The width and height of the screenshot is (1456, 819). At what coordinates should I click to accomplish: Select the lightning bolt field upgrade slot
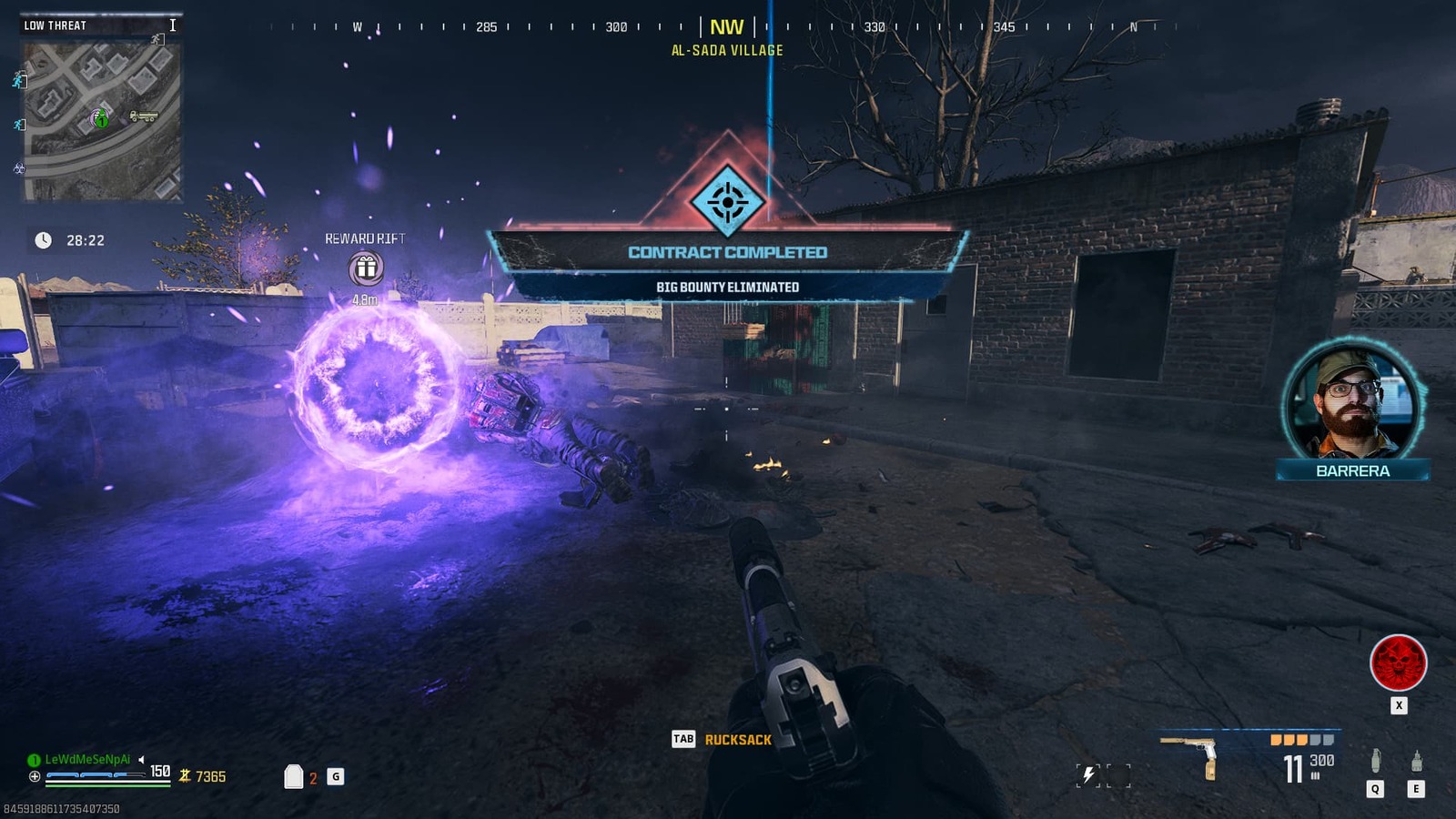1088,773
